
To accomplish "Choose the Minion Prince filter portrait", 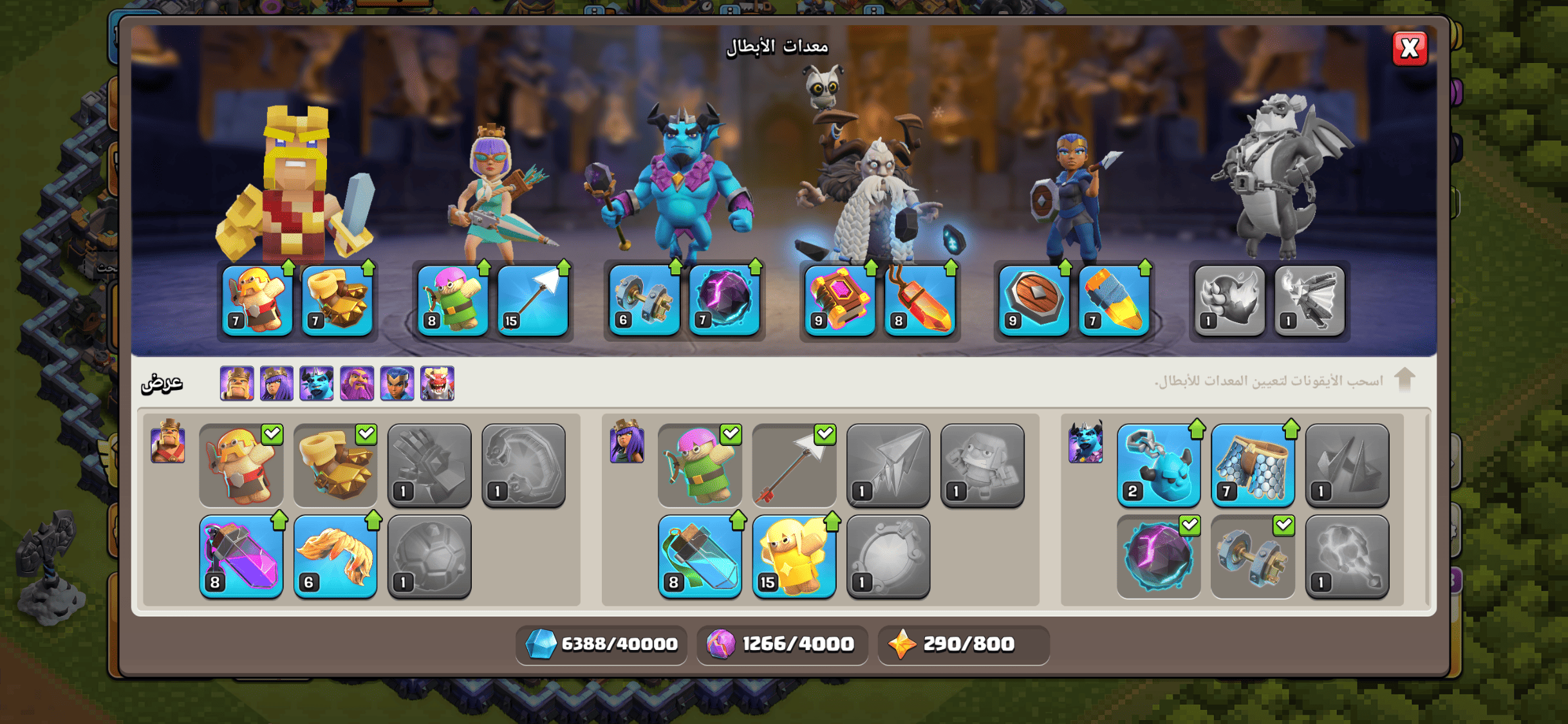I will pos(317,384).
